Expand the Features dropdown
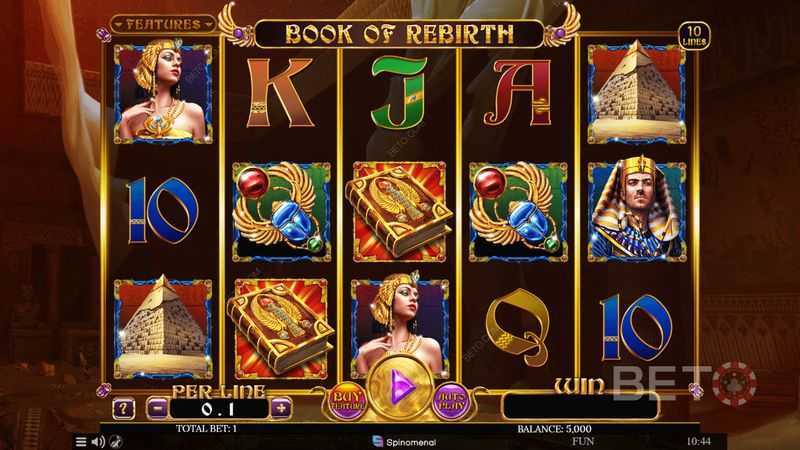Screen dimensions: 800x450 [164, 23]
